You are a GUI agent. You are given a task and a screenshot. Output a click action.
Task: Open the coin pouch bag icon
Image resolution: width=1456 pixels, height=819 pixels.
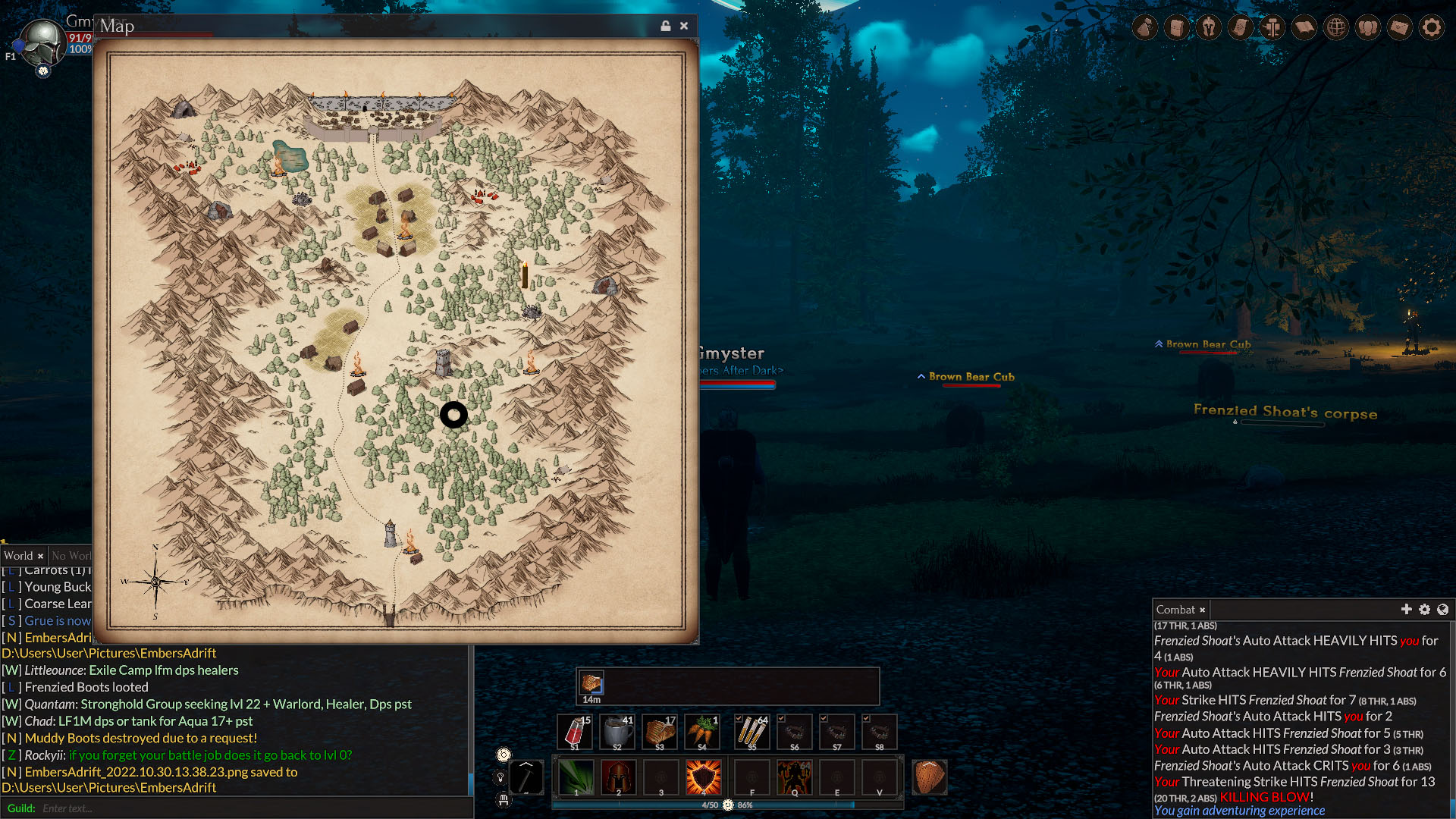coord(1145,28)
